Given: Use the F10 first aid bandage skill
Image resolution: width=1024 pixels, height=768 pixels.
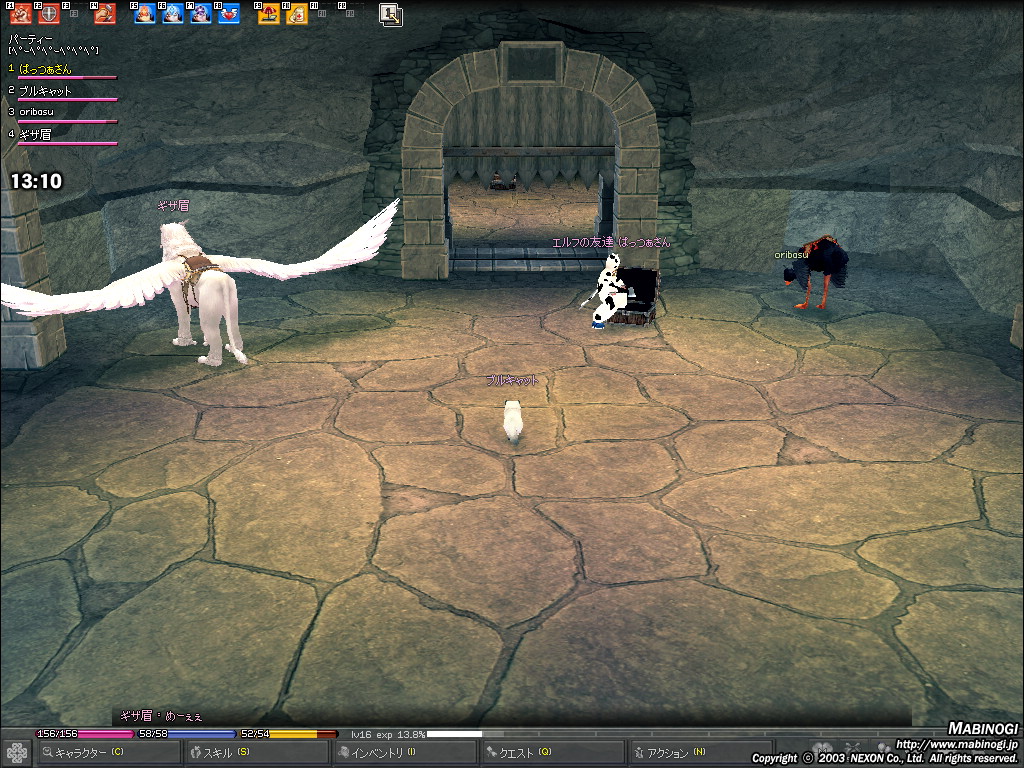Looking at the screenshot, I should point(297,14).
